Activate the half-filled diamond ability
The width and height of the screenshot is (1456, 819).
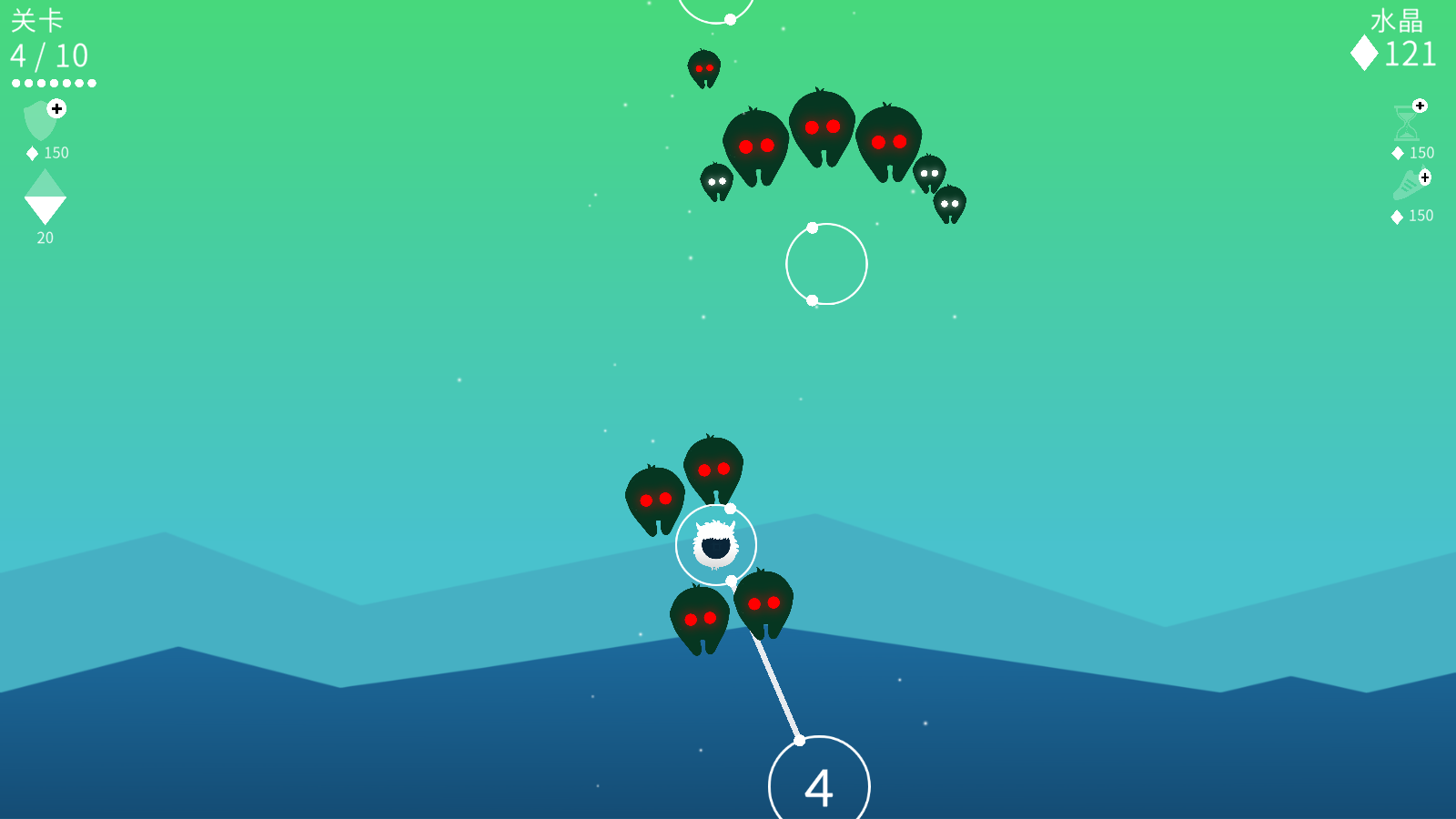click(x=45, y=197)
